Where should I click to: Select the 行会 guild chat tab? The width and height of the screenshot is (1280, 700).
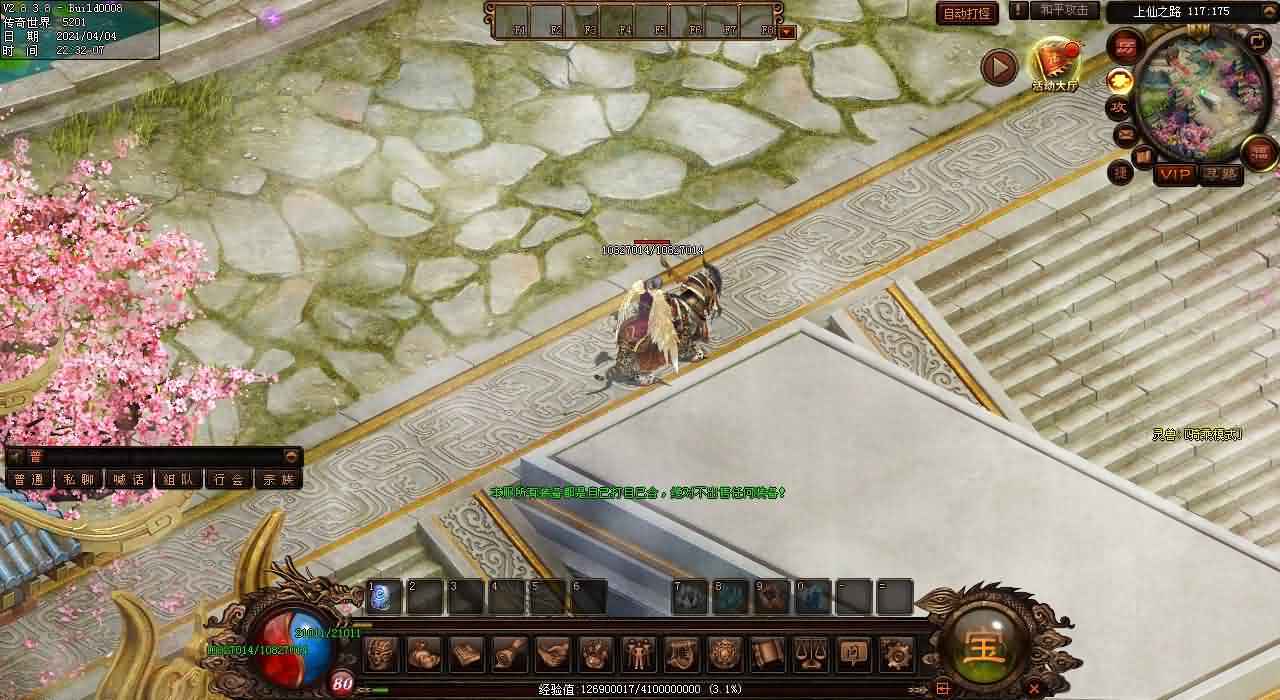(229, 479)
